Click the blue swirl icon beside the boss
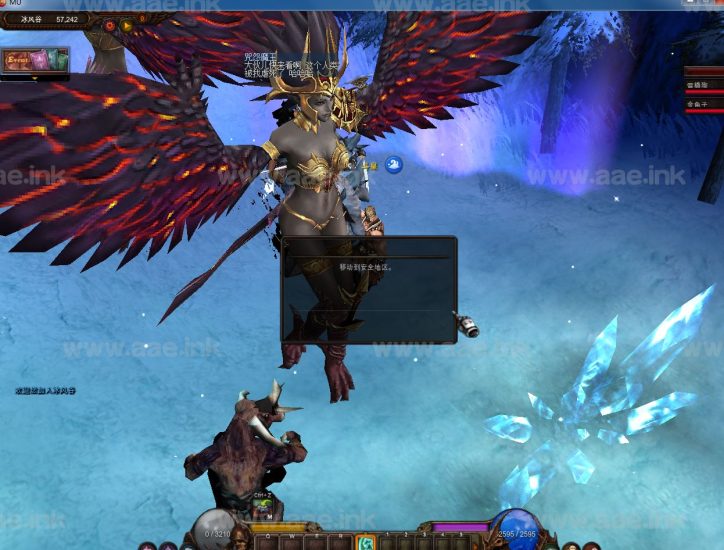The width and height of the screenshot is (724, 550). [394, 164]
